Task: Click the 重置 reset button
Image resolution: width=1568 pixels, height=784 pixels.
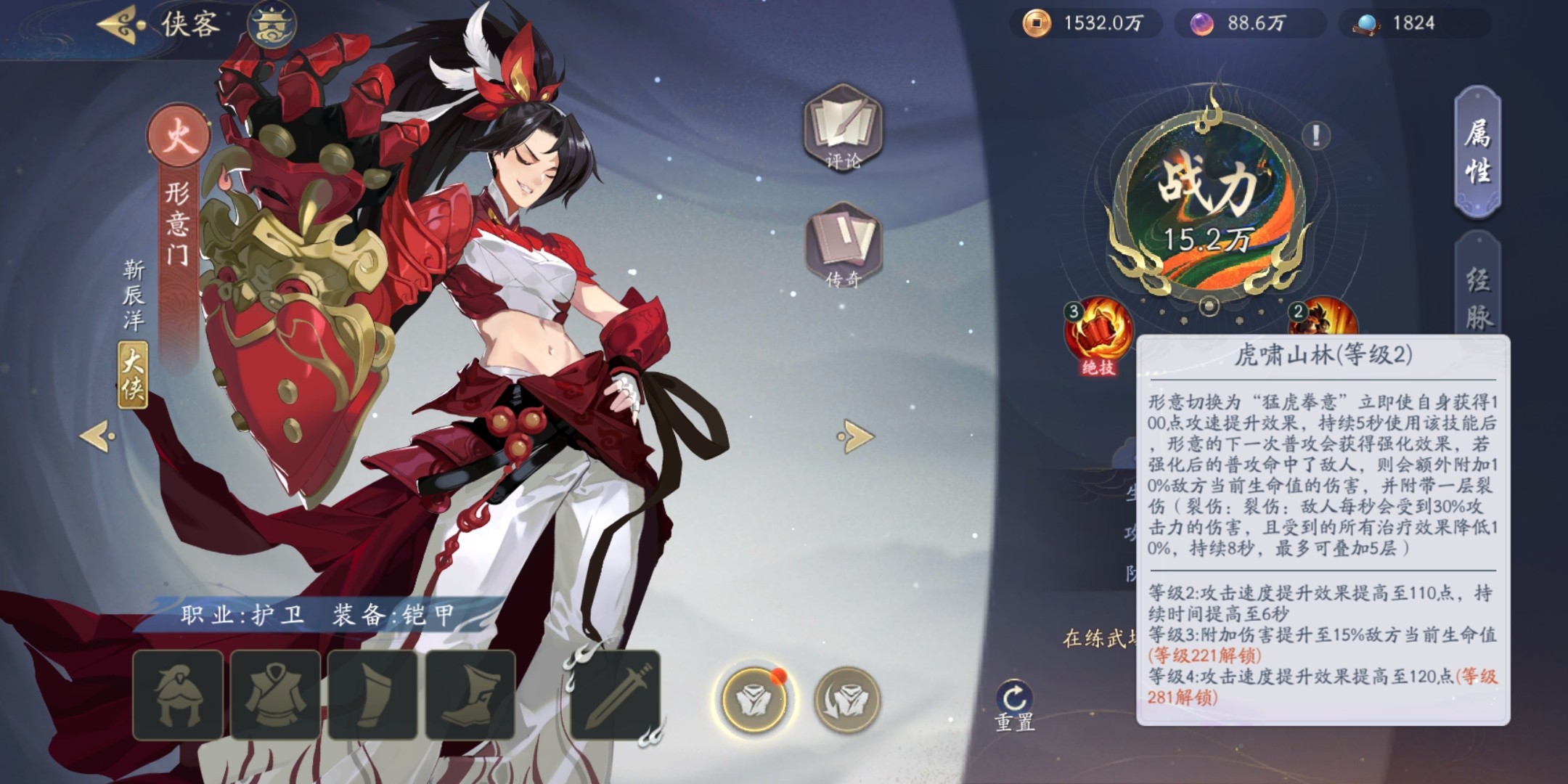Action: coord(1014,705)
